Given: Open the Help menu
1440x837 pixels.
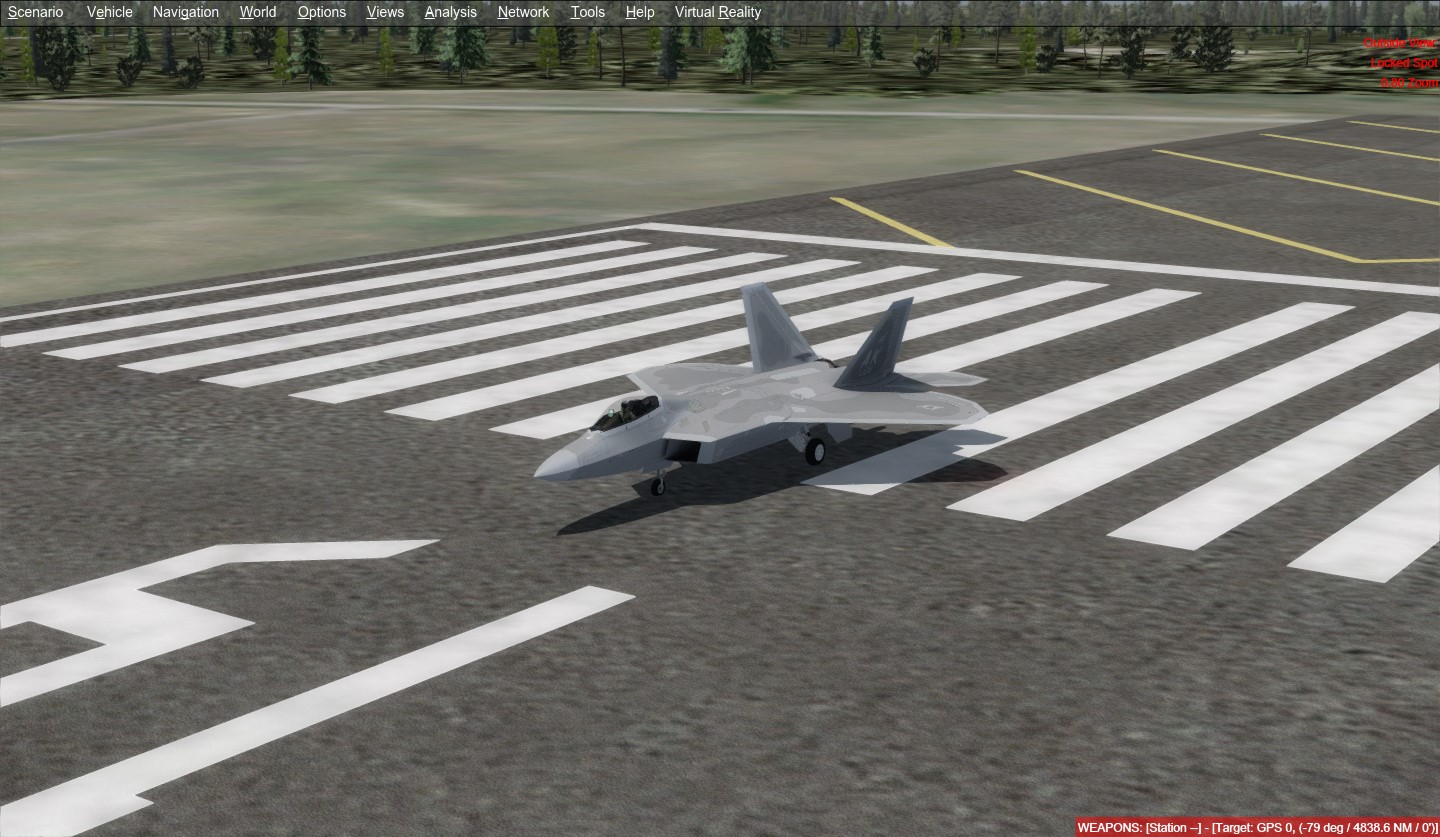Looking at the screenshot, I should coord(639,12).
